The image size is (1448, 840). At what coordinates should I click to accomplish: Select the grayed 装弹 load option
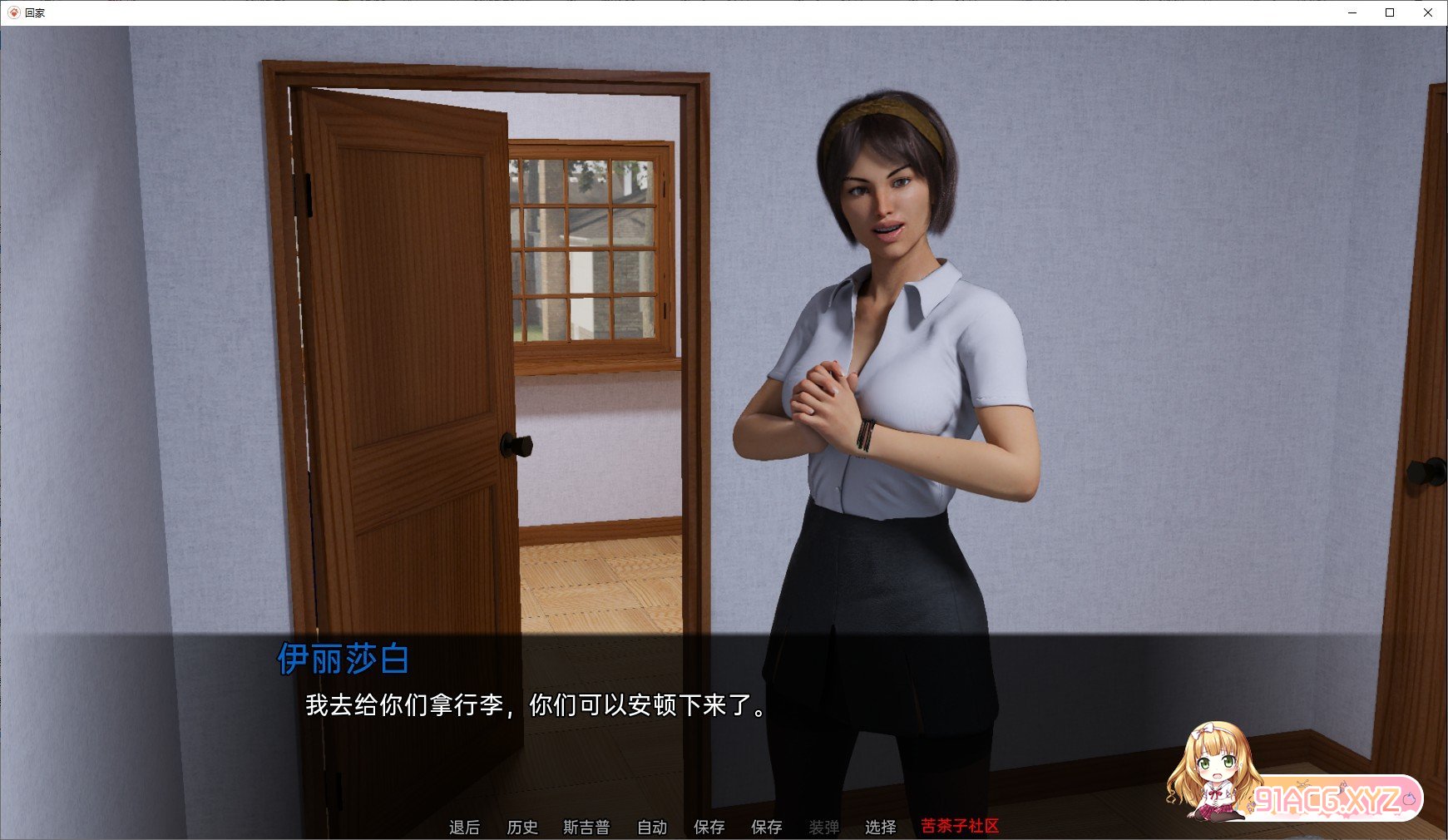[x=824, y=828]
